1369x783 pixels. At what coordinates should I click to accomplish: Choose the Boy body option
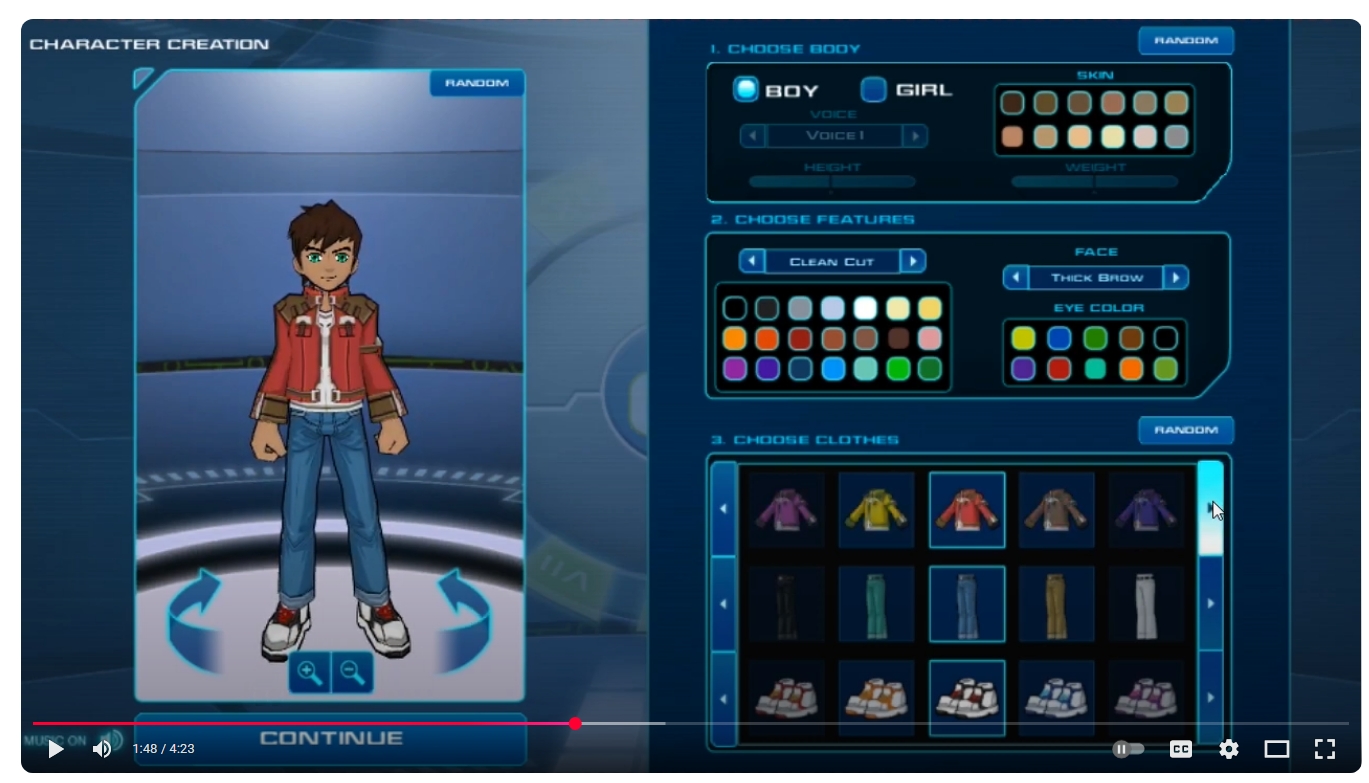tap(746, 90)
